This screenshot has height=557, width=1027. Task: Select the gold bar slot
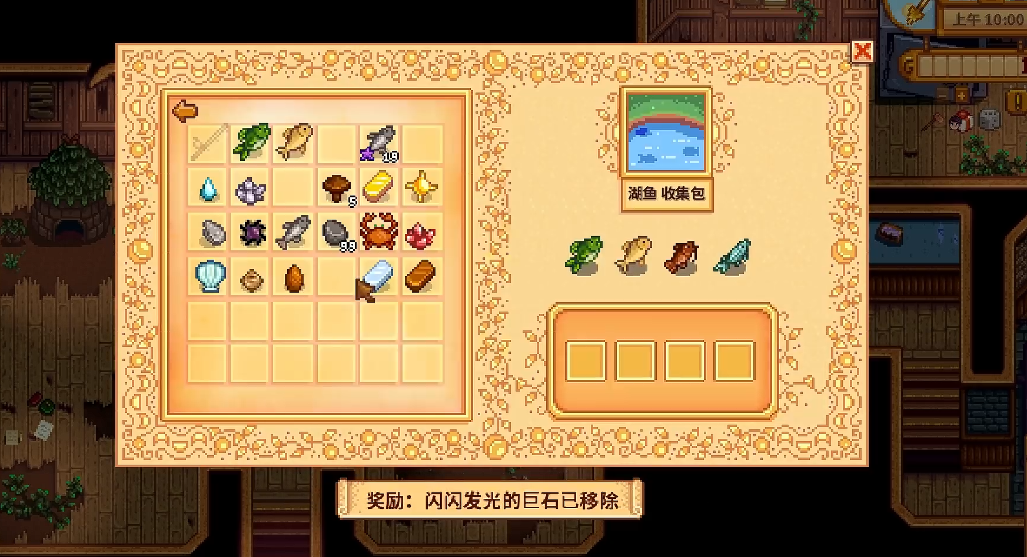coord(380,187)
